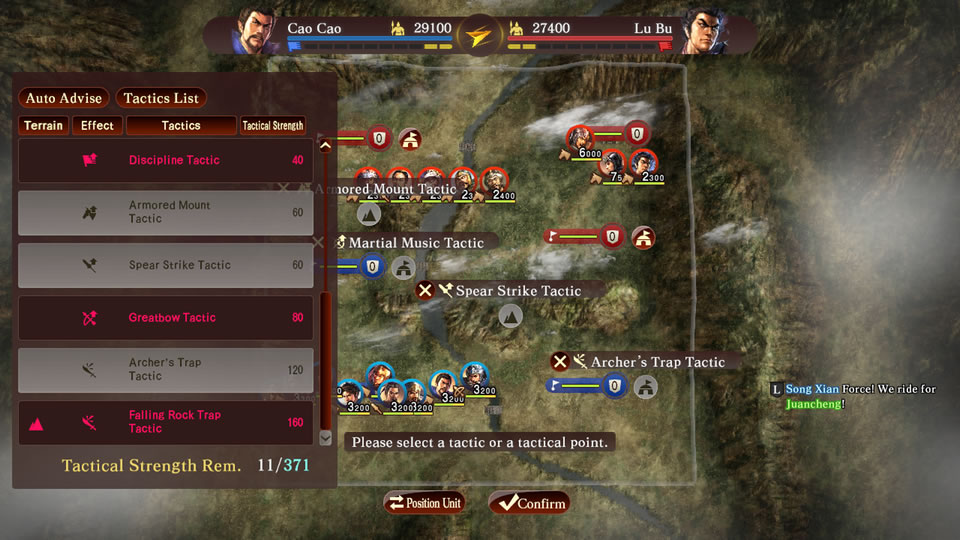The image size is (960, 540).
Task: Remove the Archer's Trap Tactic map marker
Action: click(x=560, y=362)
